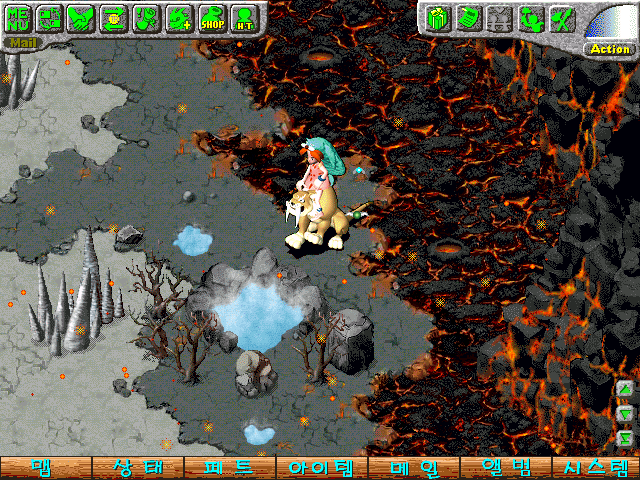640x480 pixels.
Task: Open the green MENU button
Action: point(18,18)
